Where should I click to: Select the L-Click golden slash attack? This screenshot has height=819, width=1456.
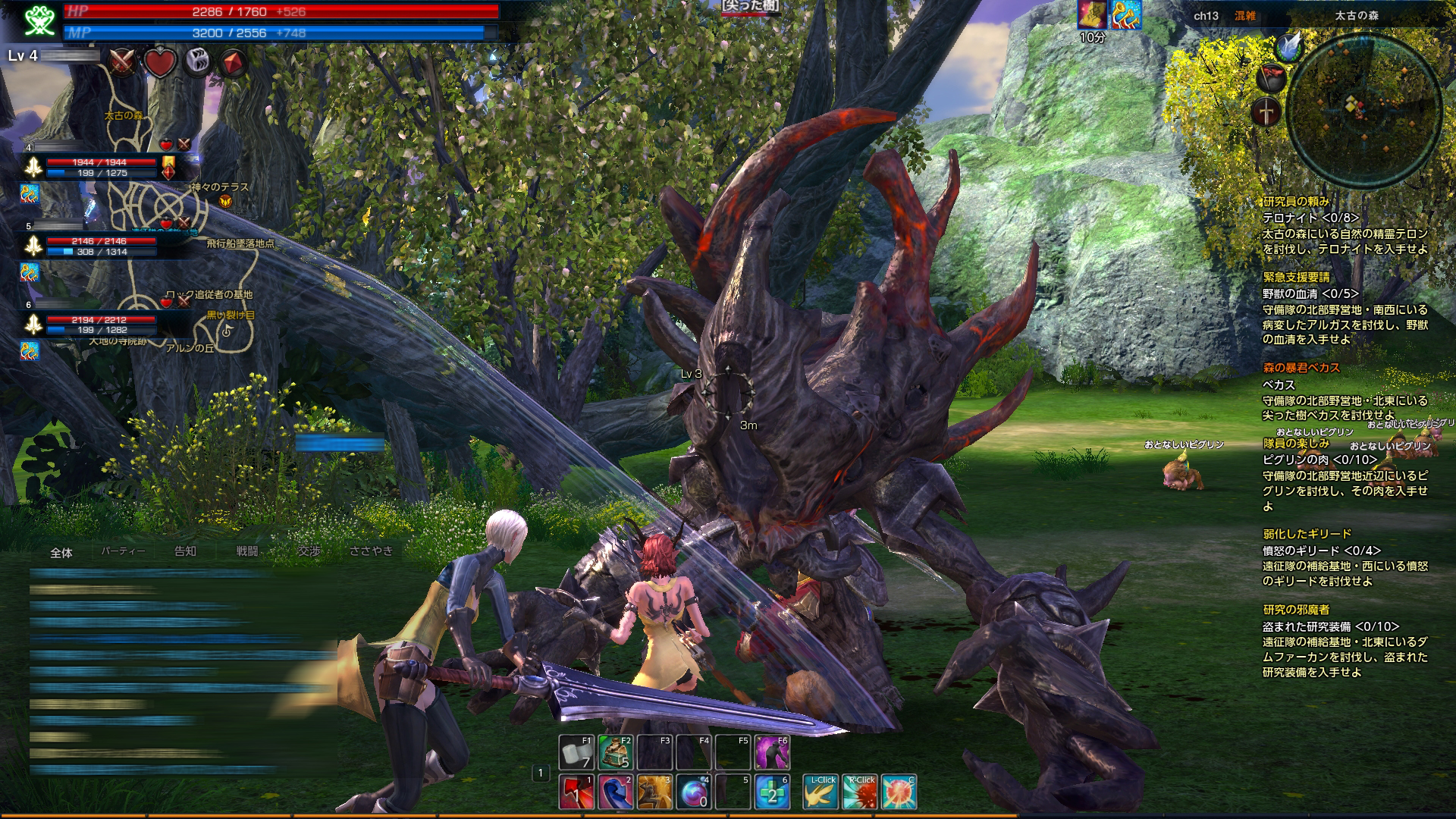pos(821,792)
